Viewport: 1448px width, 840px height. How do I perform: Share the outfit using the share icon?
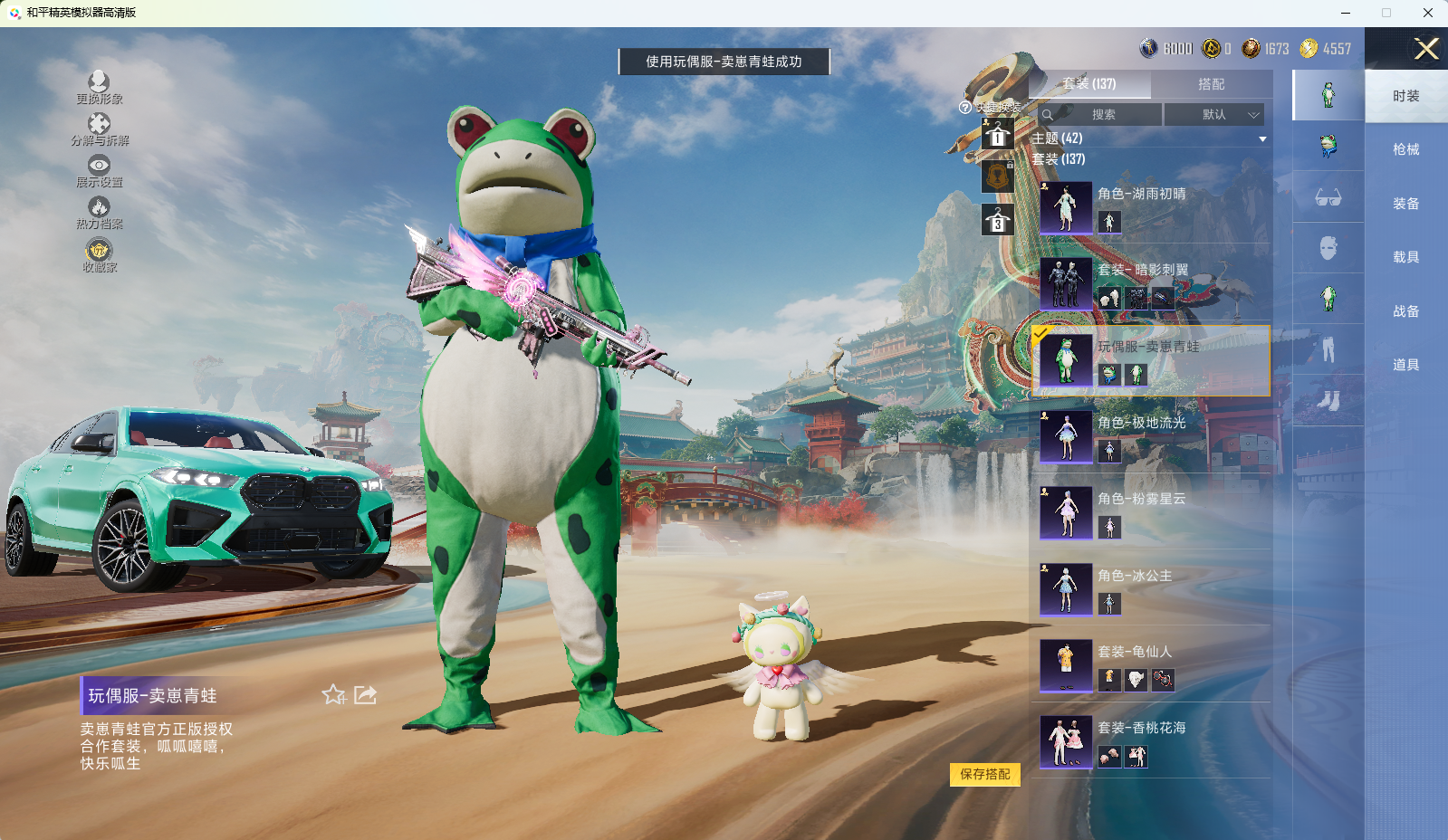tap(365, 695)
